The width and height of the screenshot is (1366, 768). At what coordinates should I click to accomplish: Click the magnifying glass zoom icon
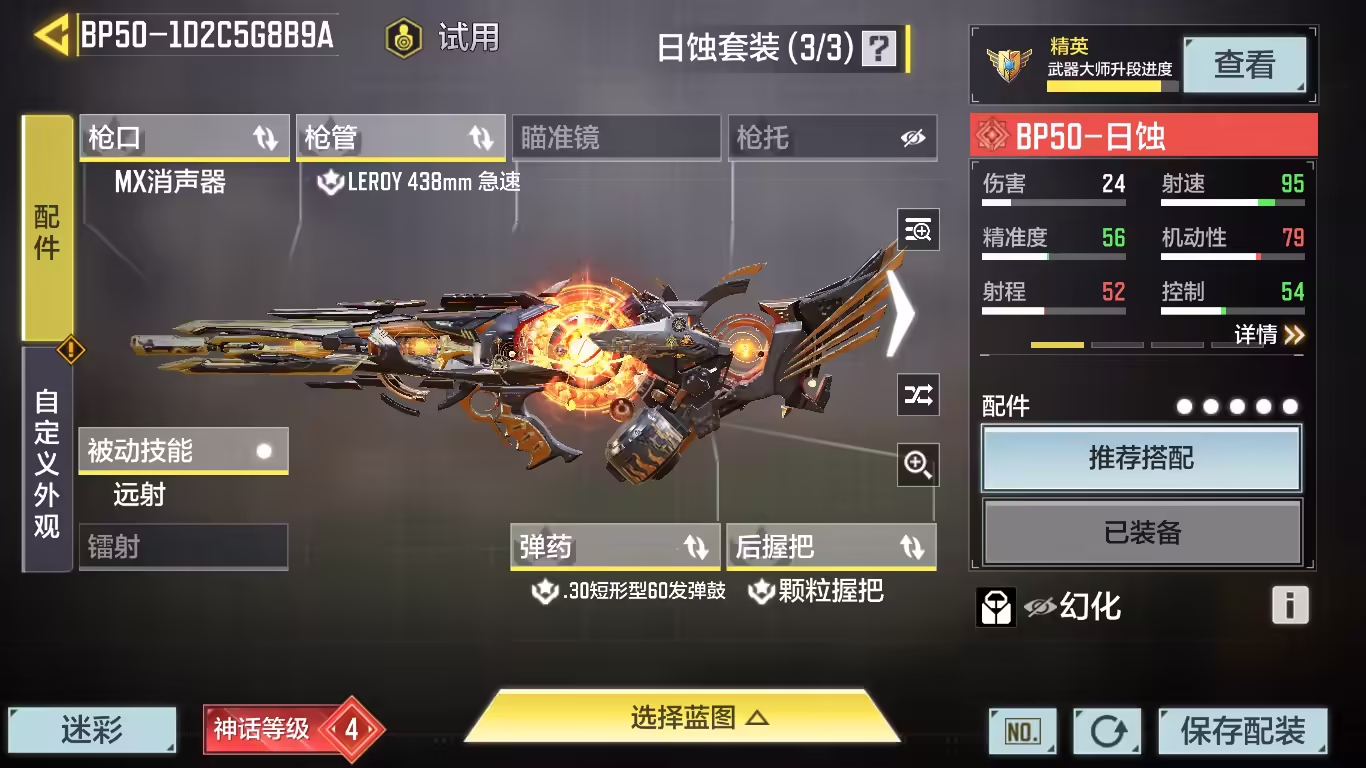point(917,463)
